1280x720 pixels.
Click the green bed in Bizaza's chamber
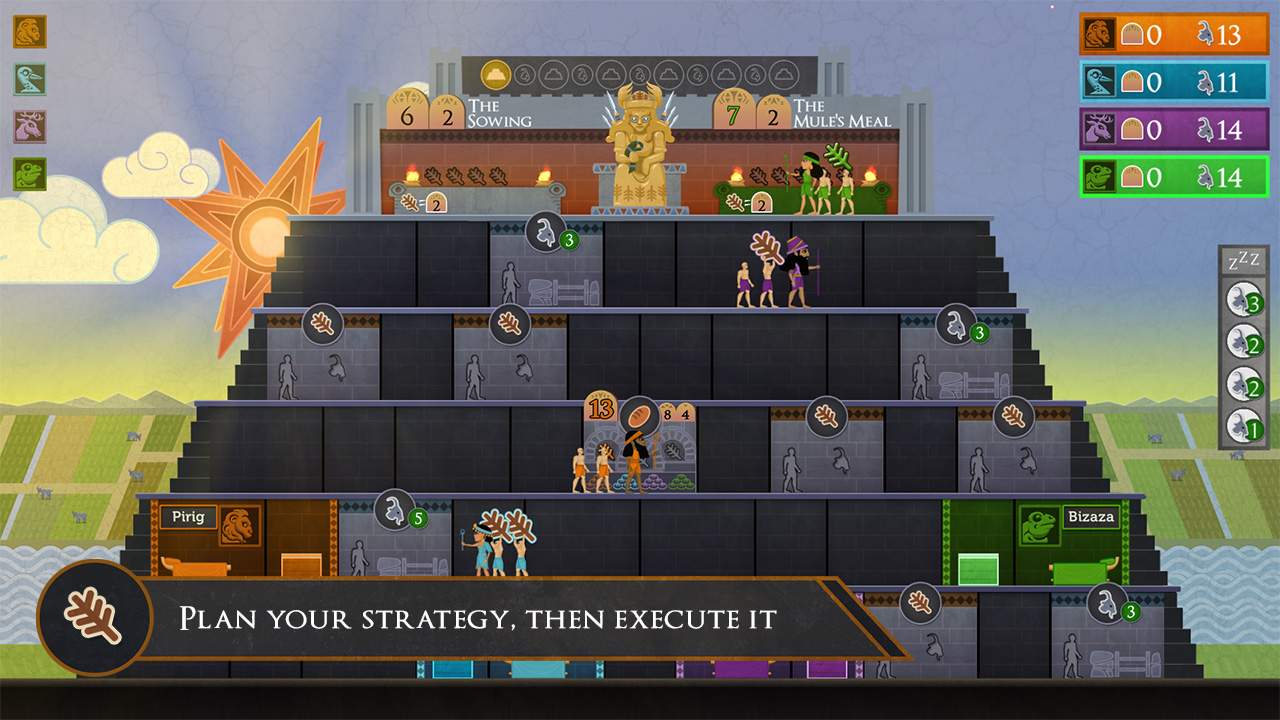pos(1085,570)
